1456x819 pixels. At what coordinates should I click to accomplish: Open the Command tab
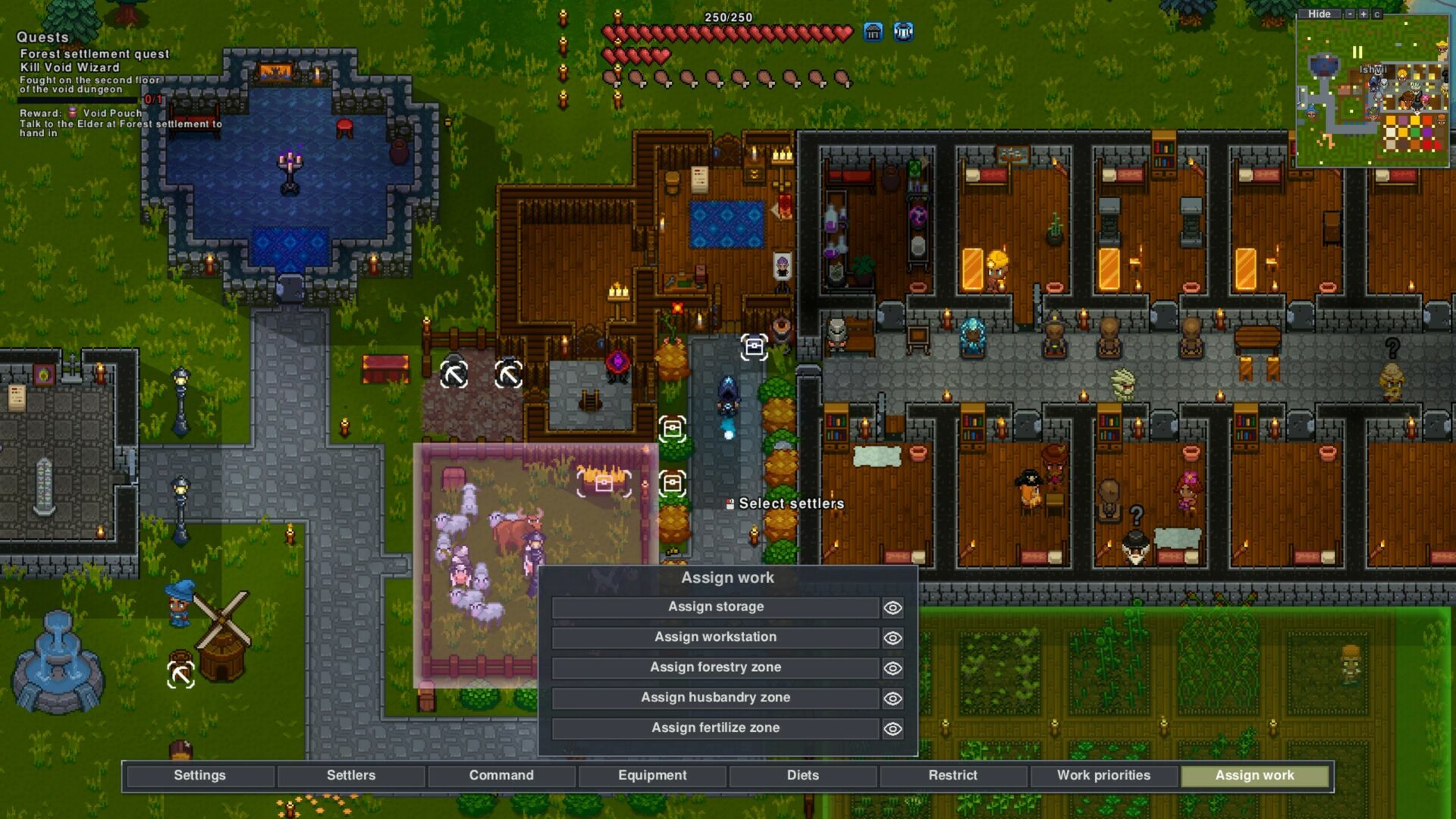coord(500,776)
